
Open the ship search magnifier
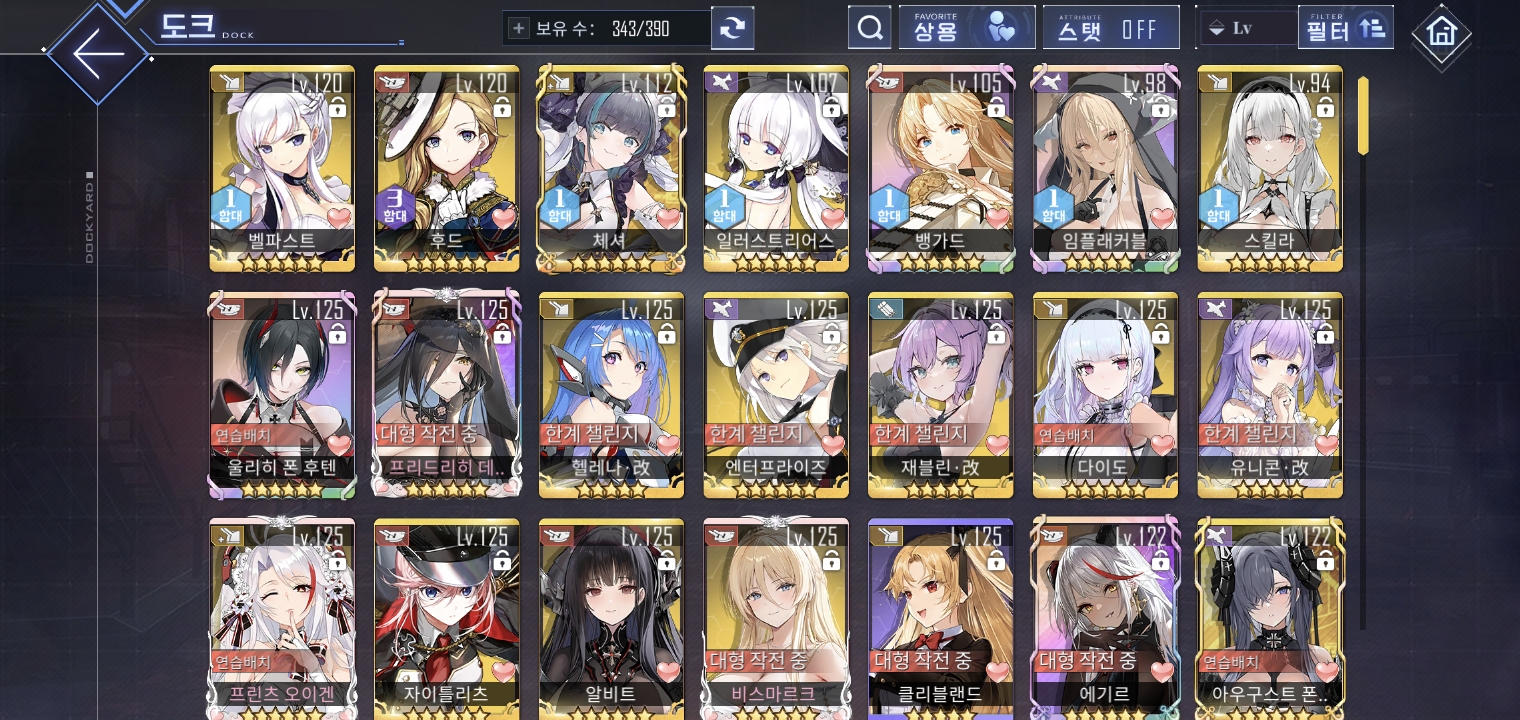pyautogui.click(x=869, y=28)
